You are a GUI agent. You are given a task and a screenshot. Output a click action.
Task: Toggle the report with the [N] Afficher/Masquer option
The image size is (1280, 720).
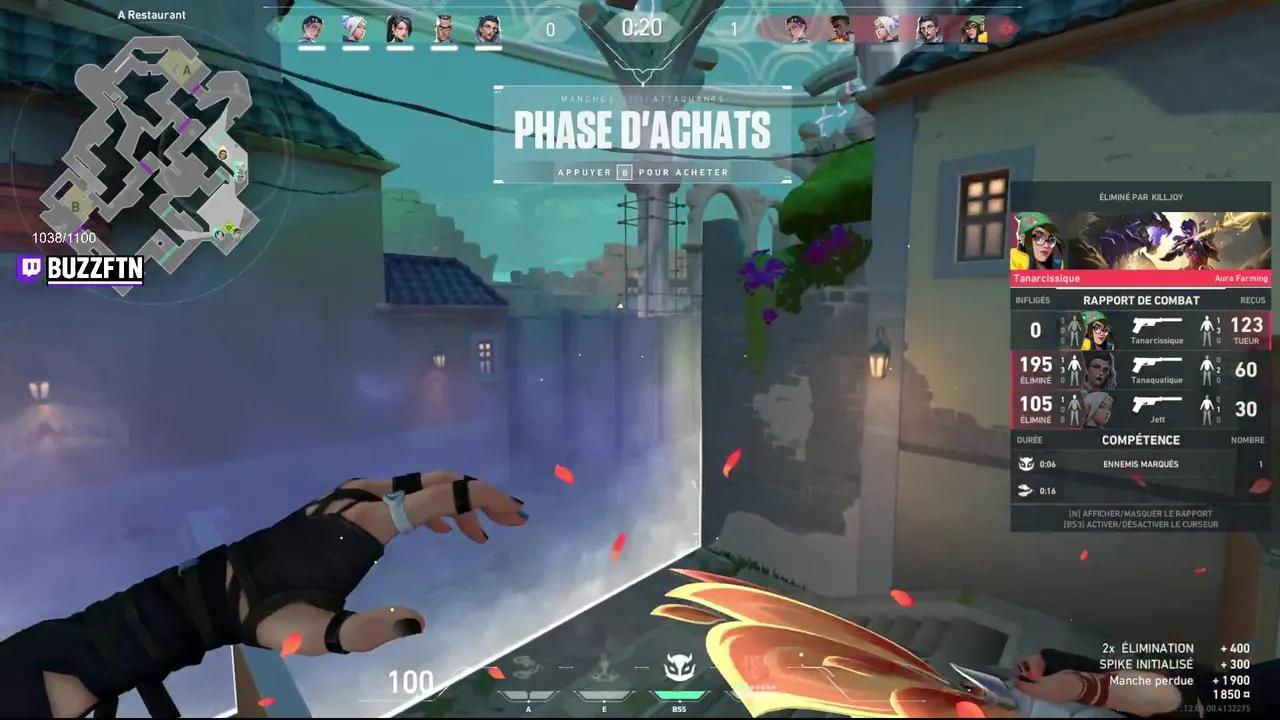1141,513
